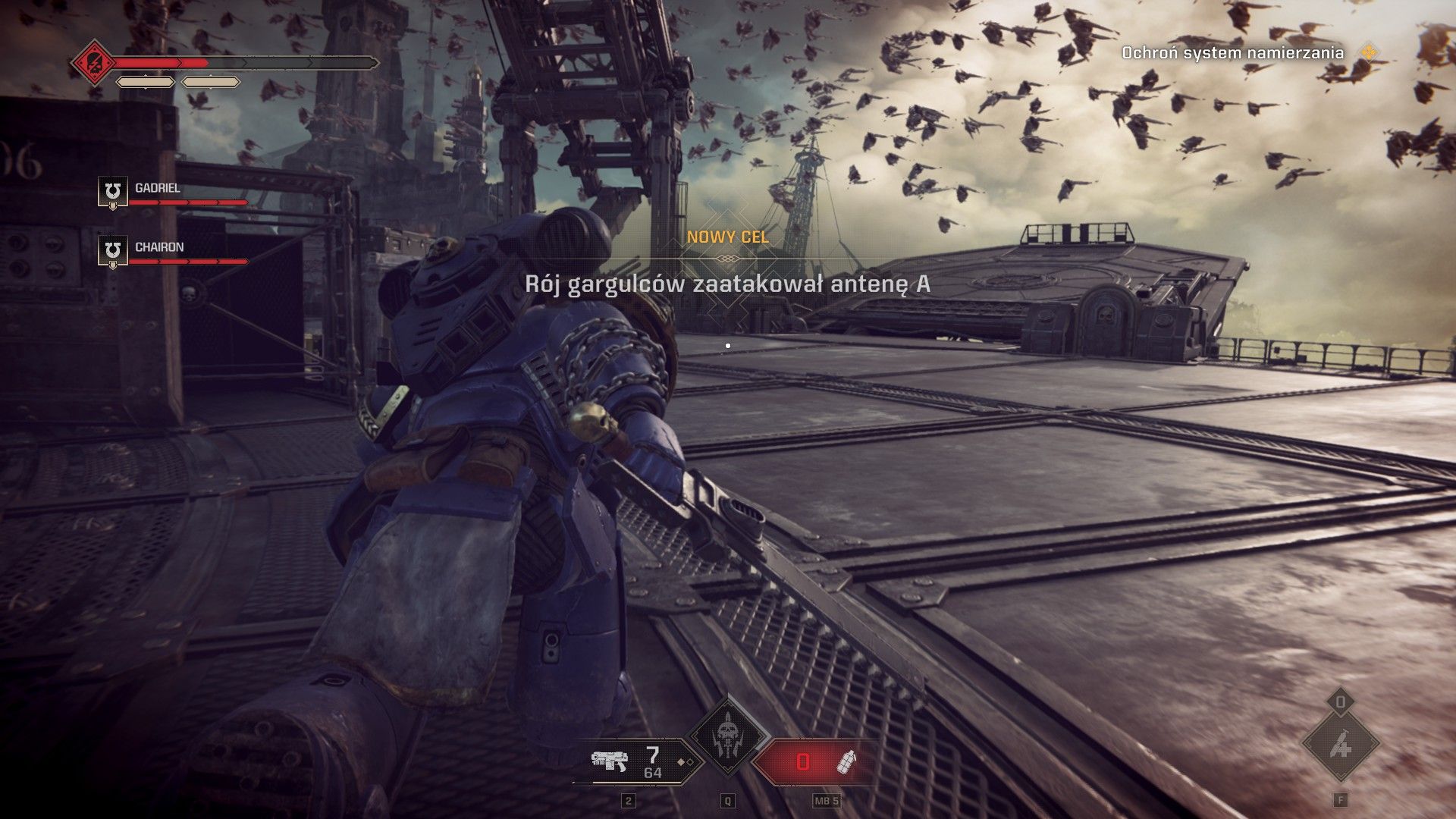Click the gold objective marker icon

pyautogui.click(x=1369, y=52)
